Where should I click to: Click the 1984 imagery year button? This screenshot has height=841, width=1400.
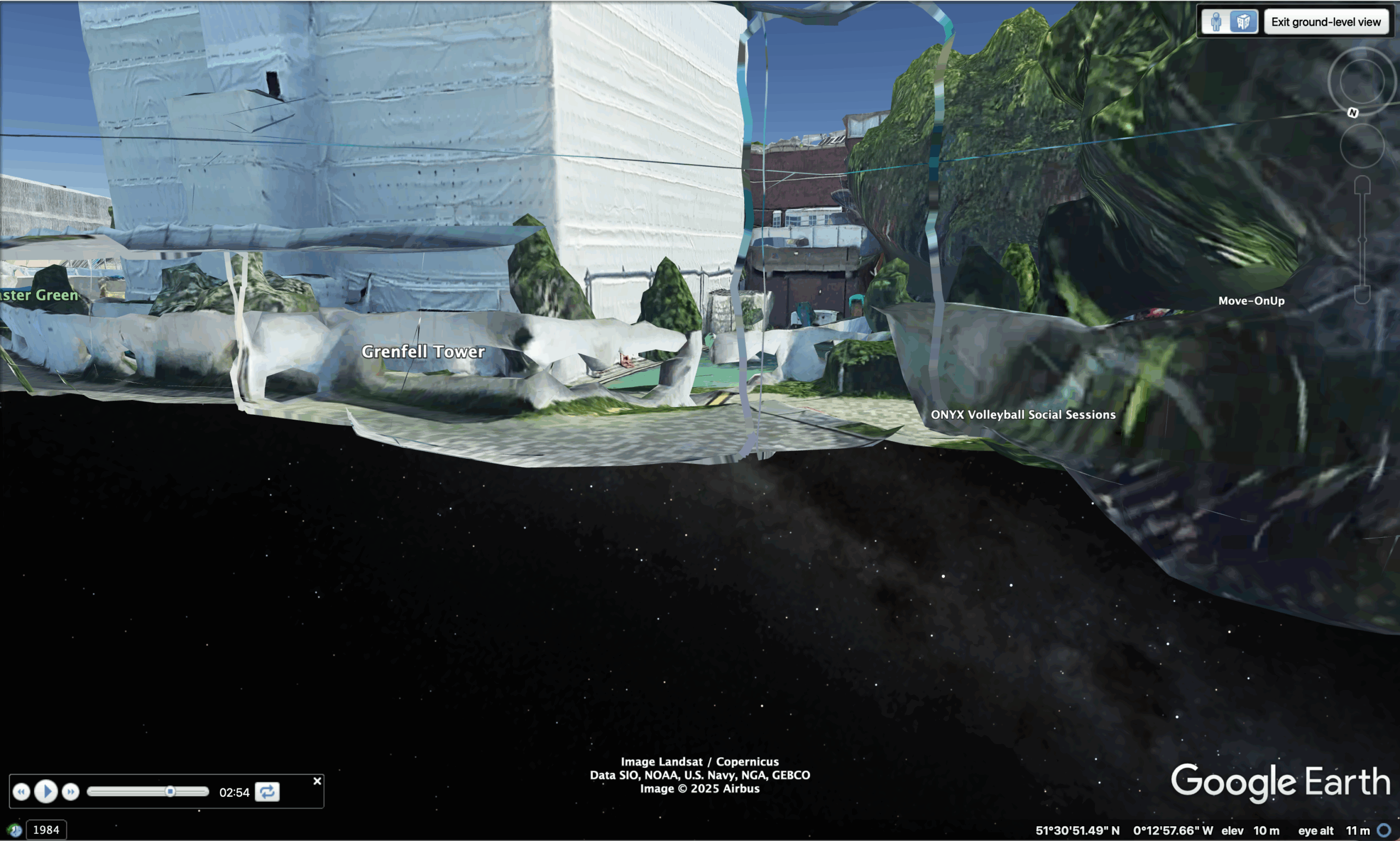click(x=46, y=830)
